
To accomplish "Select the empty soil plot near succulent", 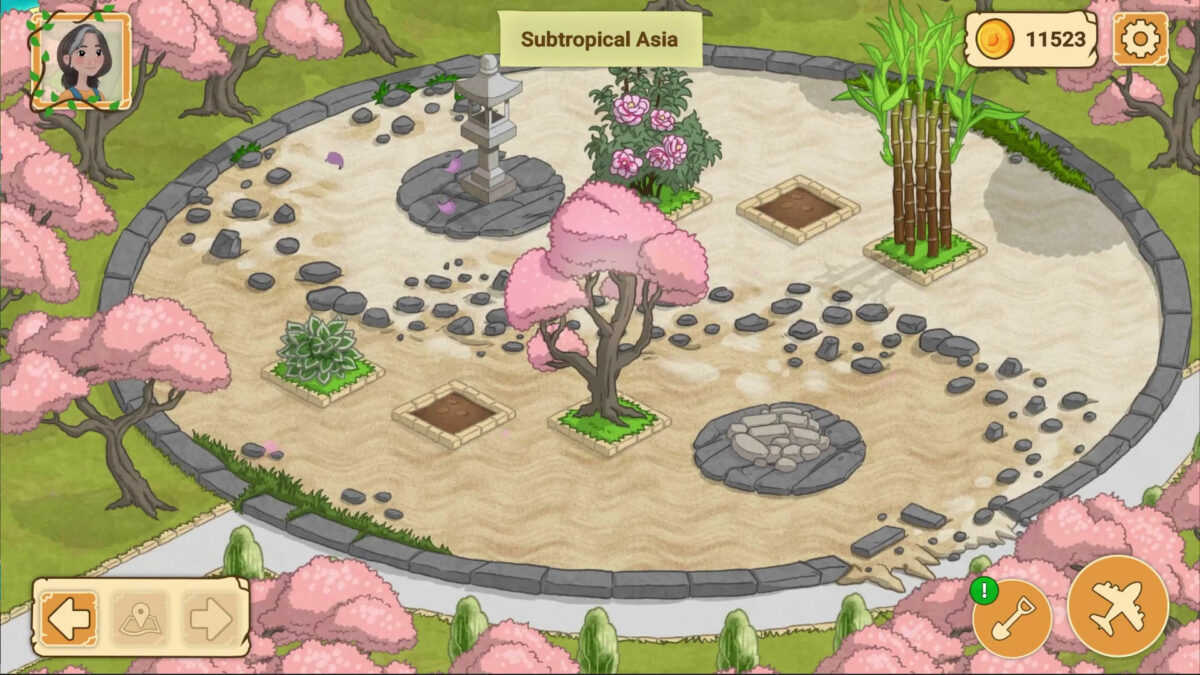I will click(x=453, y=412).
